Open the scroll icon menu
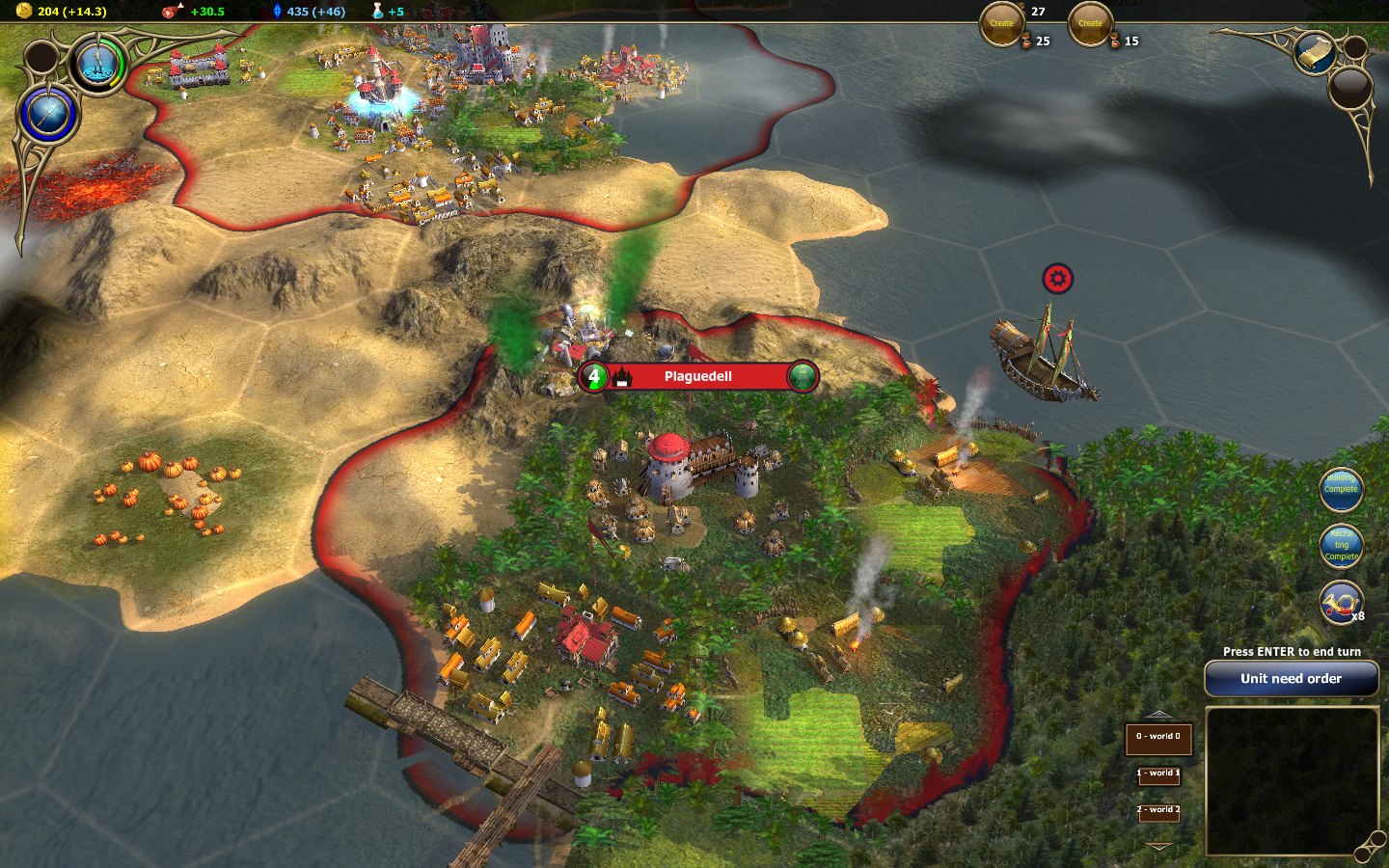The width and height of the screenshot is (1389, 868). tap(1314, 52)
